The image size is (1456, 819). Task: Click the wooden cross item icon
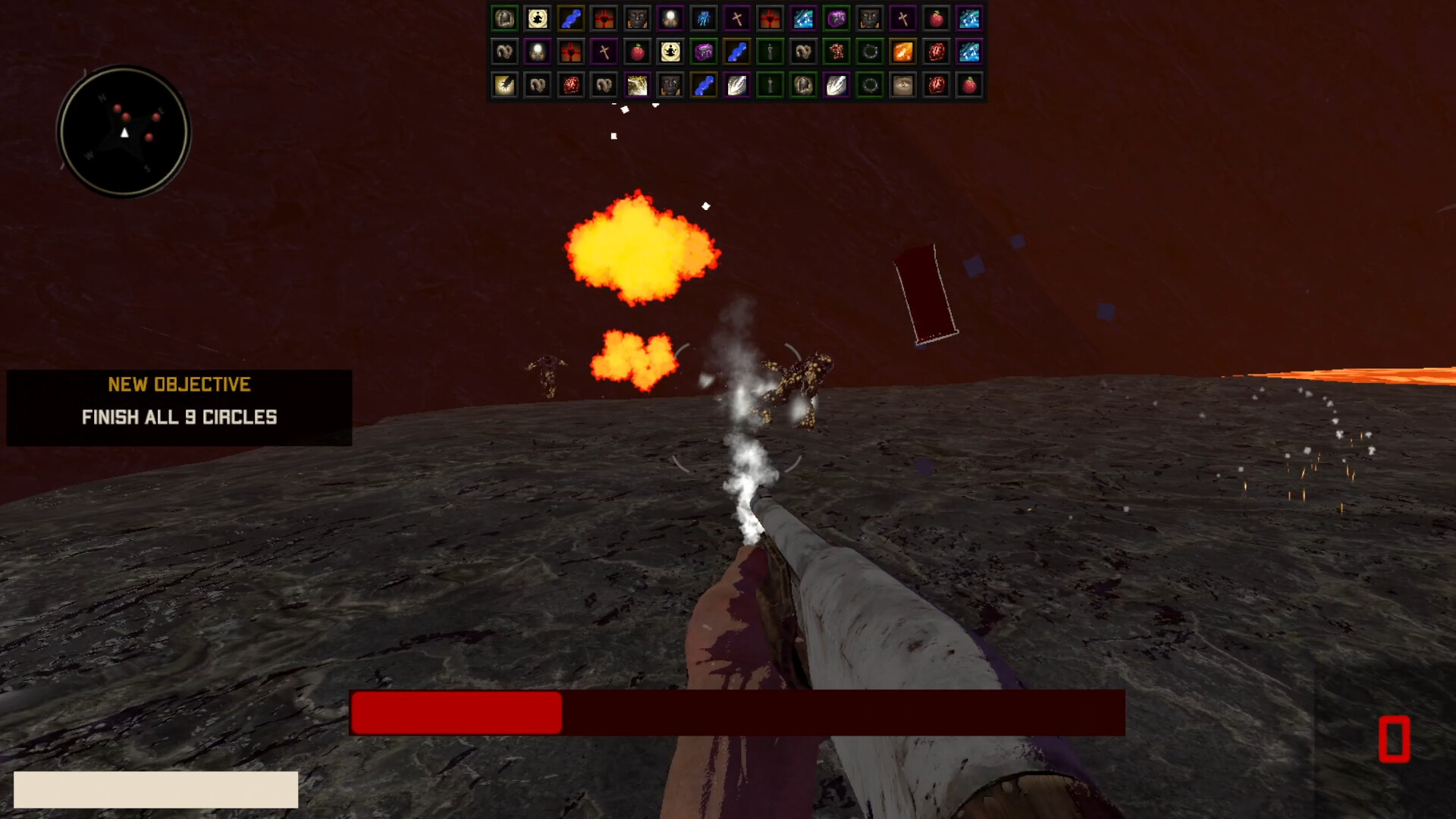737,17
